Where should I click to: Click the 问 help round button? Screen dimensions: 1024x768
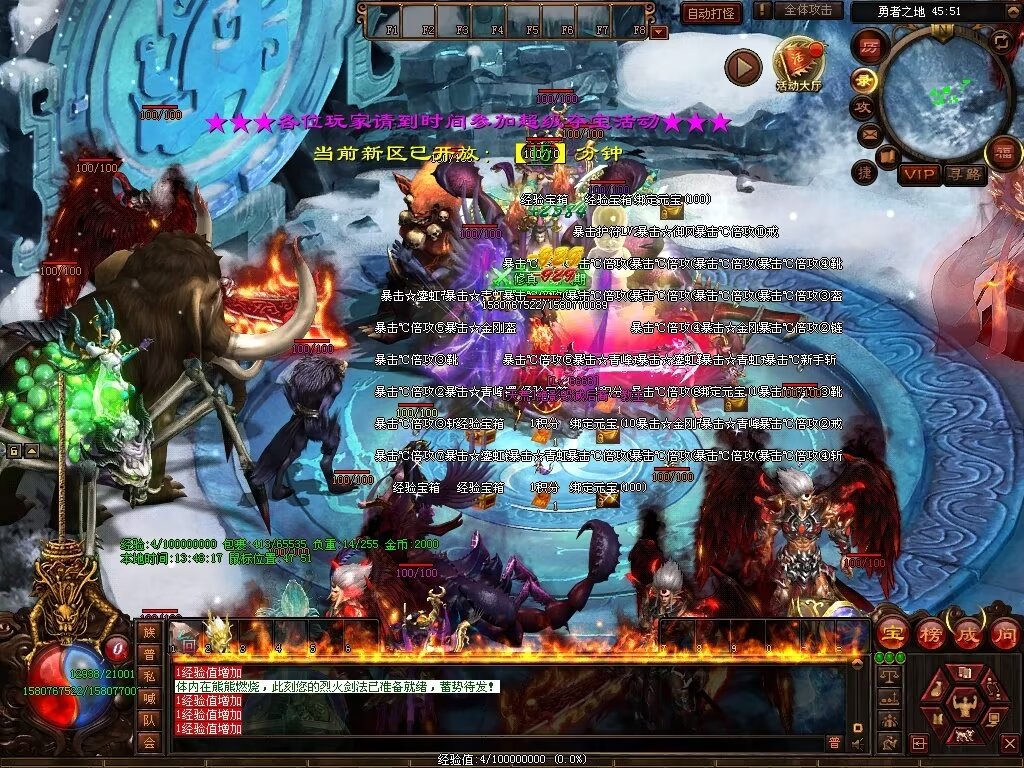pos(1004,633)
